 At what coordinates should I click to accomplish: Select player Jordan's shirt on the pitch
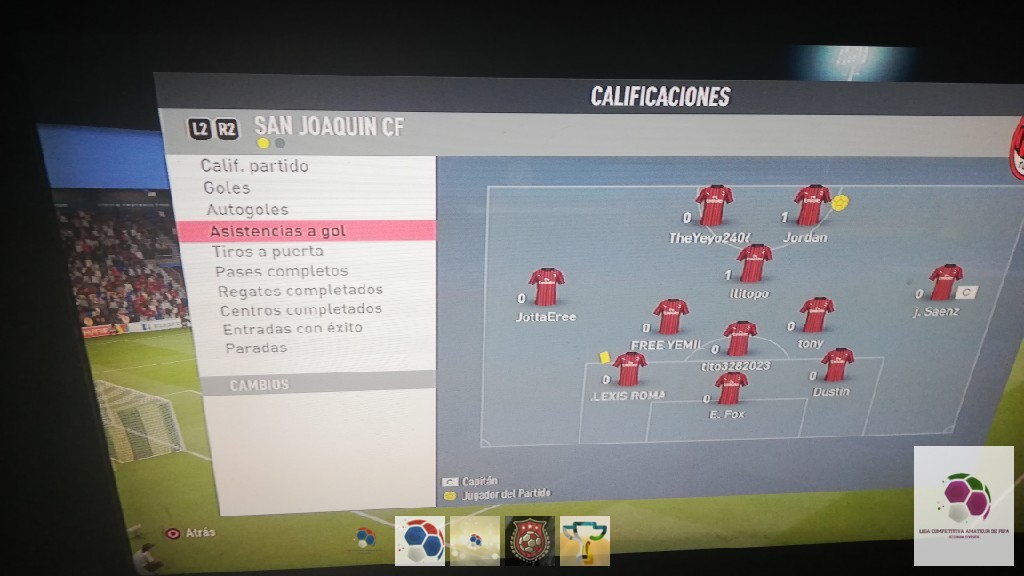(811, 206)
